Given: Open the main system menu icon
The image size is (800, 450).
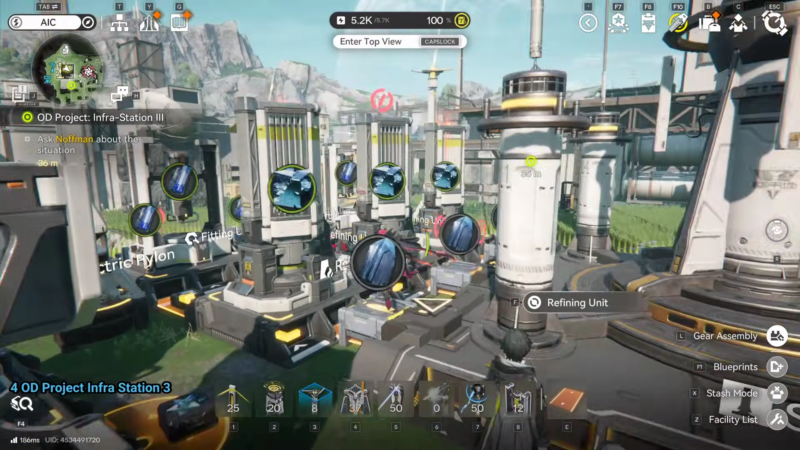Looking at the screenshot, I should point(774,23).
